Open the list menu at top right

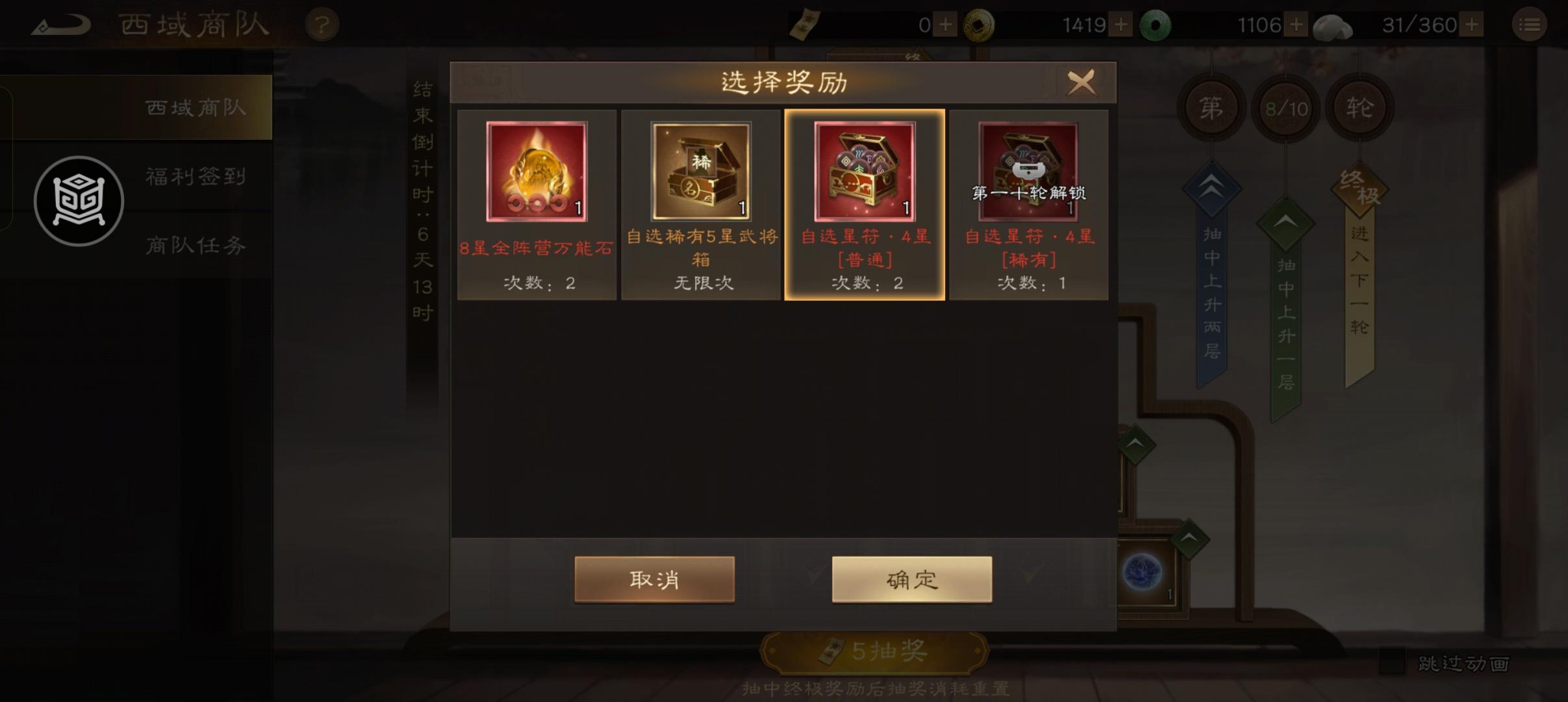coord(1530,24)
